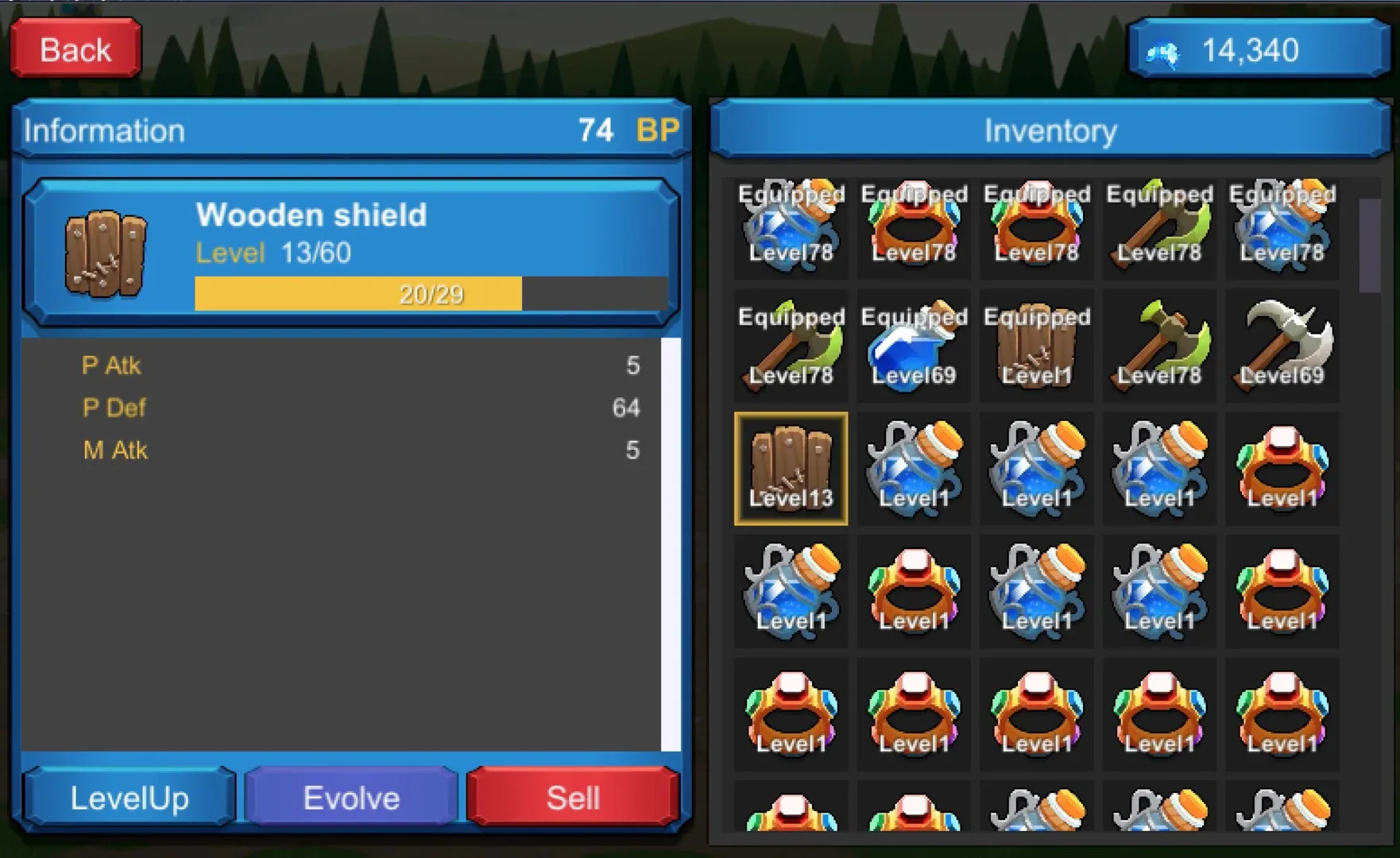
Task: Select a Level1 blue potion in inventory
Action: click(914, 469)
